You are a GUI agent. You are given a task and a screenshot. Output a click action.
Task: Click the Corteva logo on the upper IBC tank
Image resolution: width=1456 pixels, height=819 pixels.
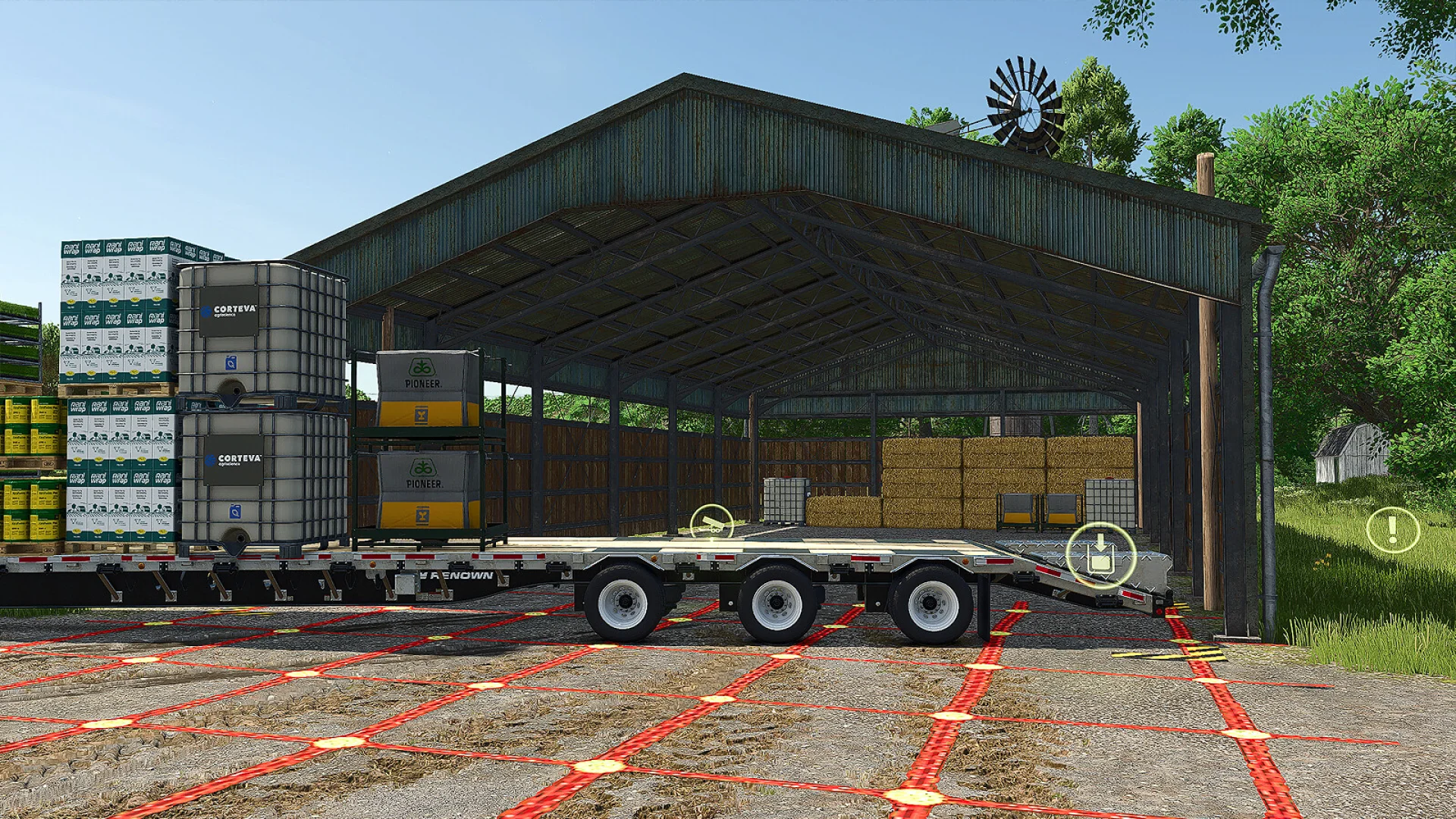(x=227, y=311)
